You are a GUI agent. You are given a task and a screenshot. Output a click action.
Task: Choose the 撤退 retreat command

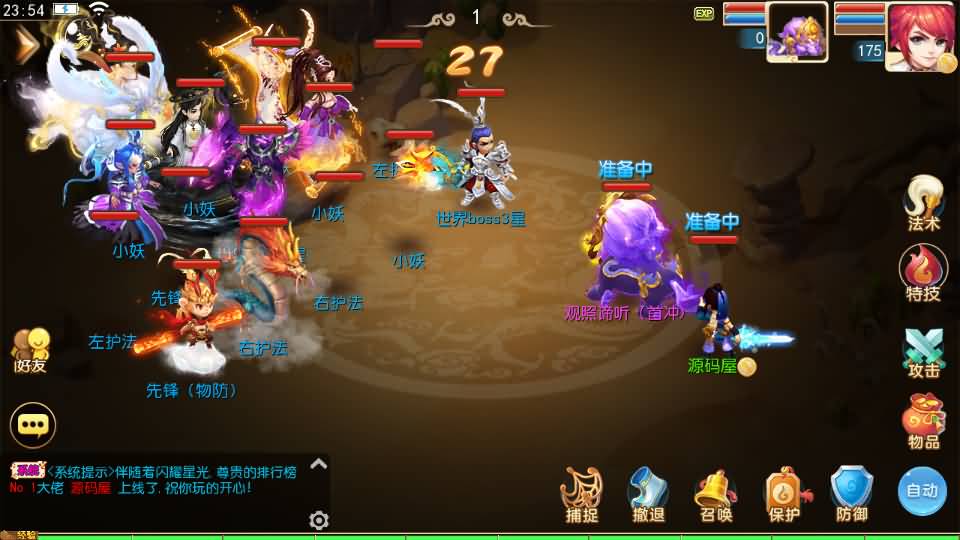648,493
